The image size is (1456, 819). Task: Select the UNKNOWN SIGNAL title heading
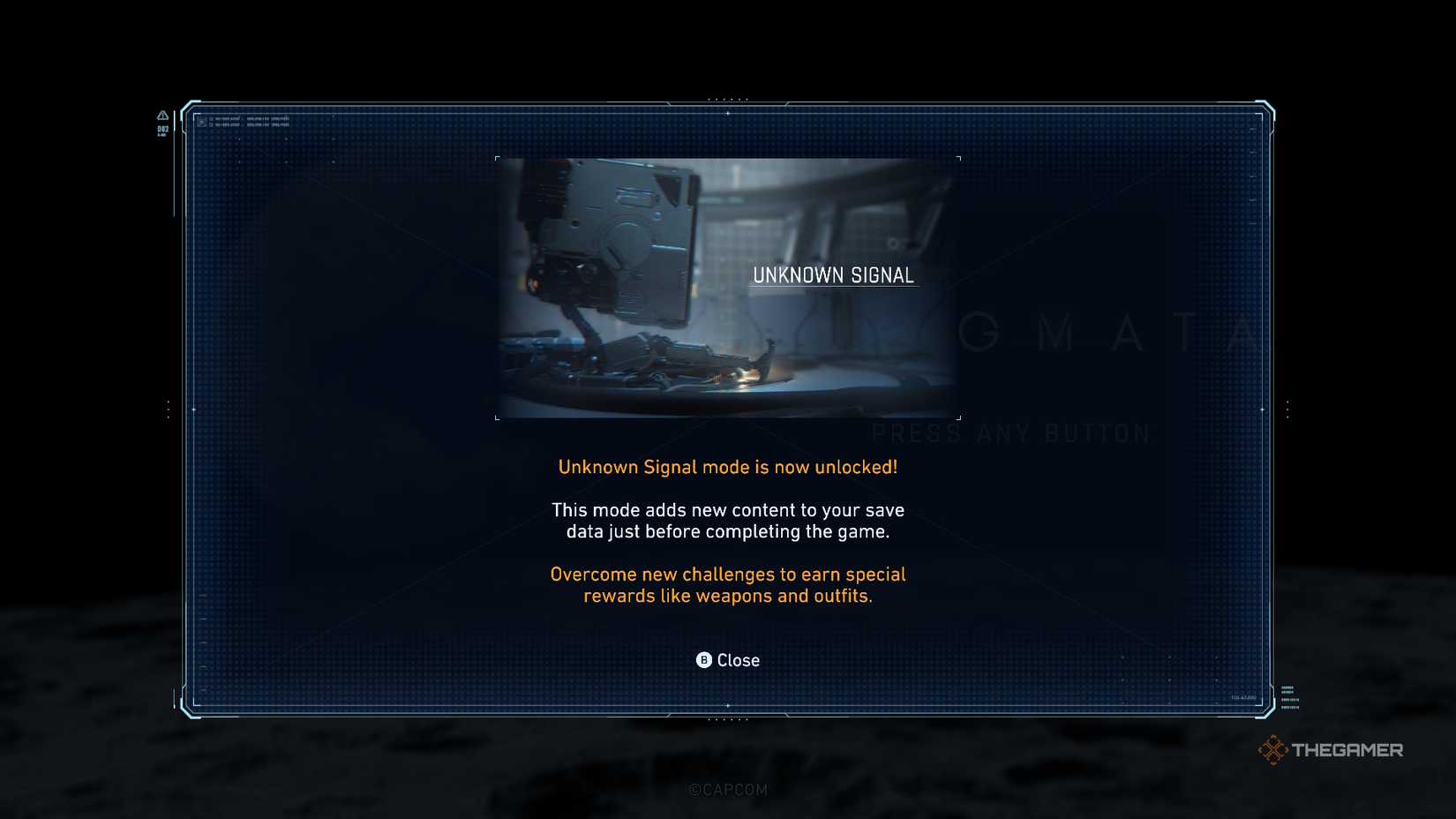click(834, 274)
